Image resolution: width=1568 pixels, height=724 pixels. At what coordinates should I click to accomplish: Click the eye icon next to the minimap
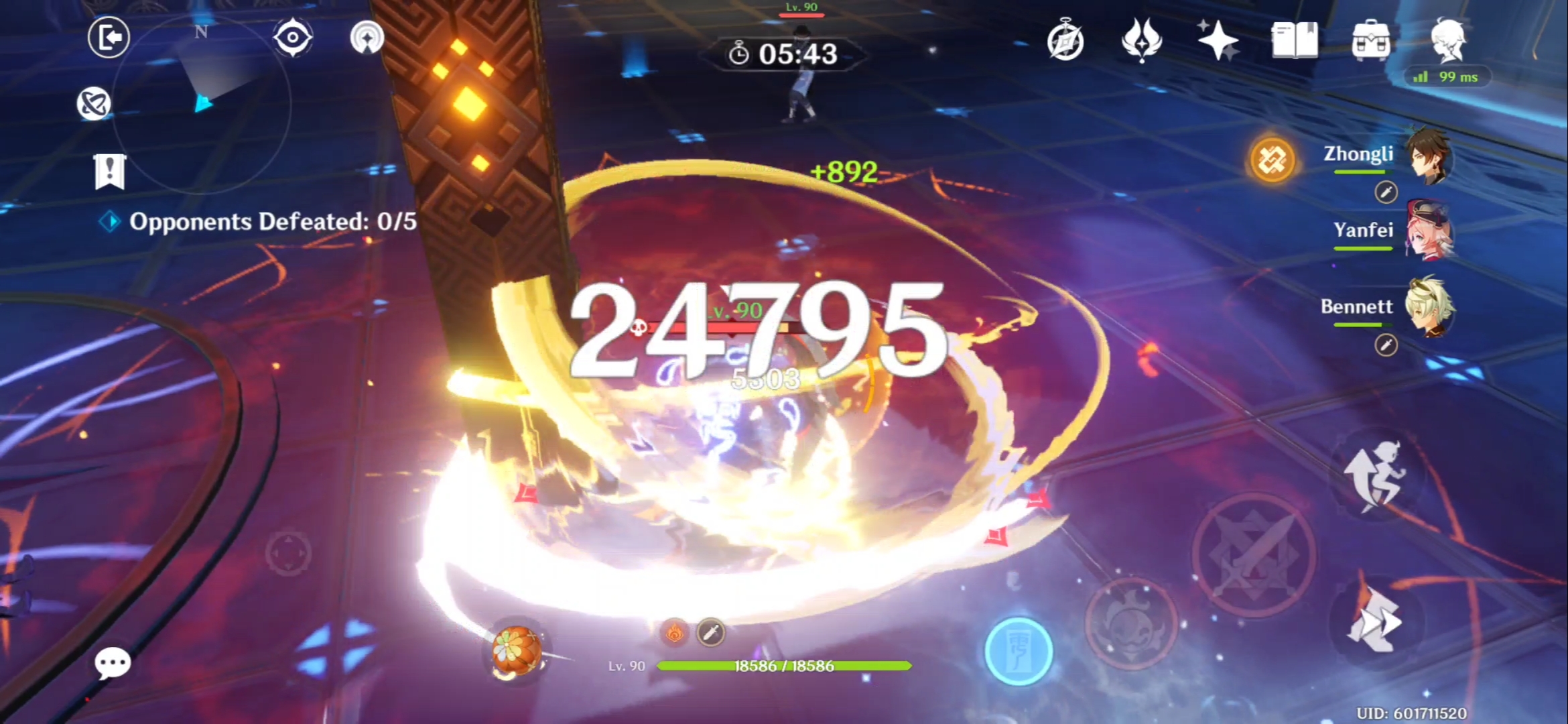click(293, 38)
